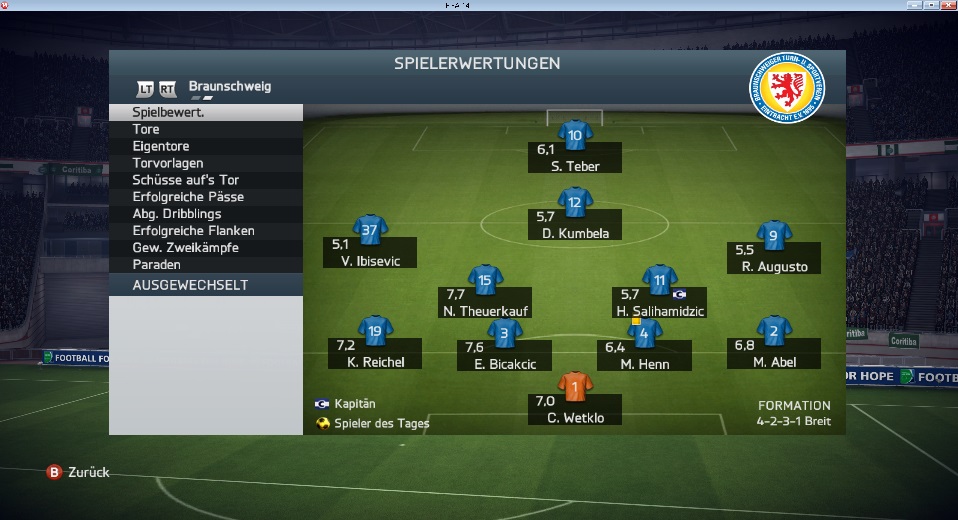The width and height of the screenshot is (958, 520).
Task: Go back with the Zurück button
Action: tap(79, 472)
